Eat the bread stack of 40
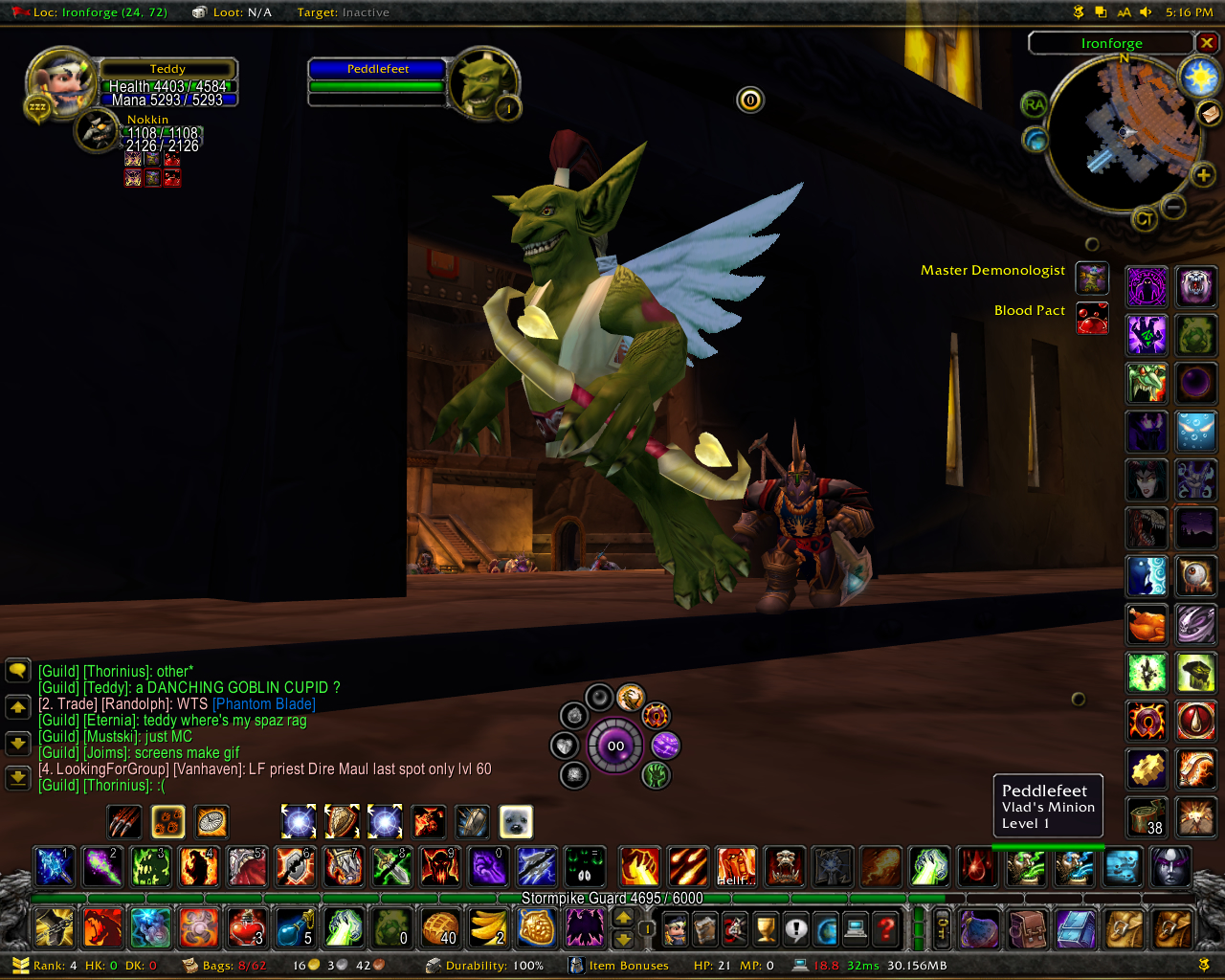The width and height of the screenshot is (1225, 980). (x=440, y=927)
